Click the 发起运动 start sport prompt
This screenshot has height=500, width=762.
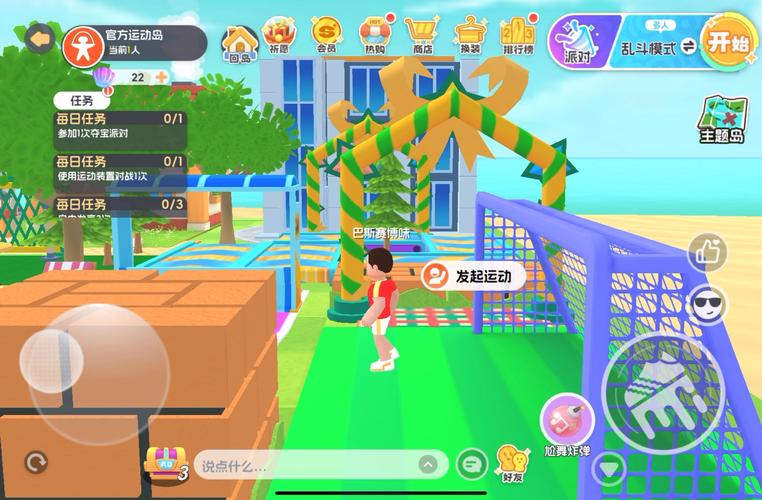tap(472, 276)
